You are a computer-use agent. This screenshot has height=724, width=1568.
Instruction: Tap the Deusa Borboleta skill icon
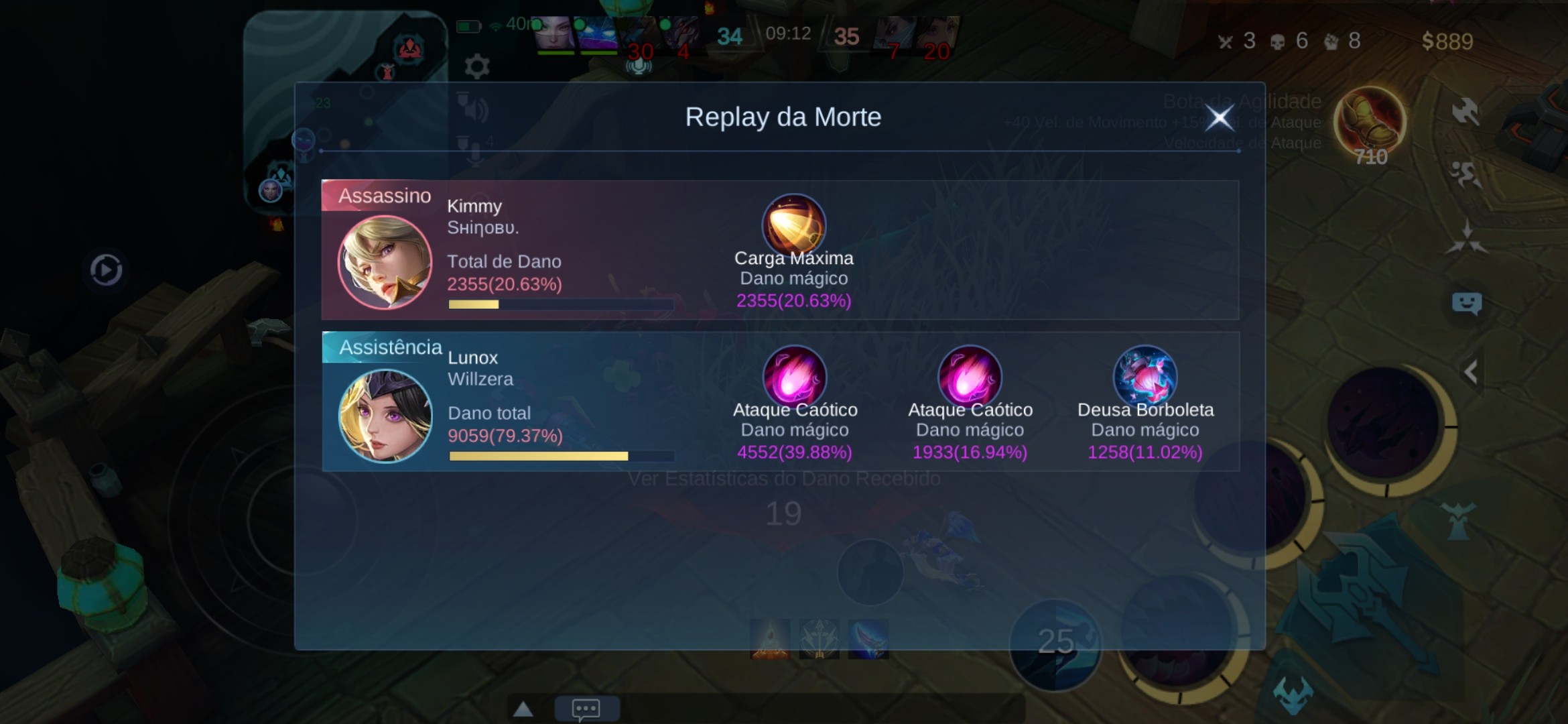coord(1145,376)
